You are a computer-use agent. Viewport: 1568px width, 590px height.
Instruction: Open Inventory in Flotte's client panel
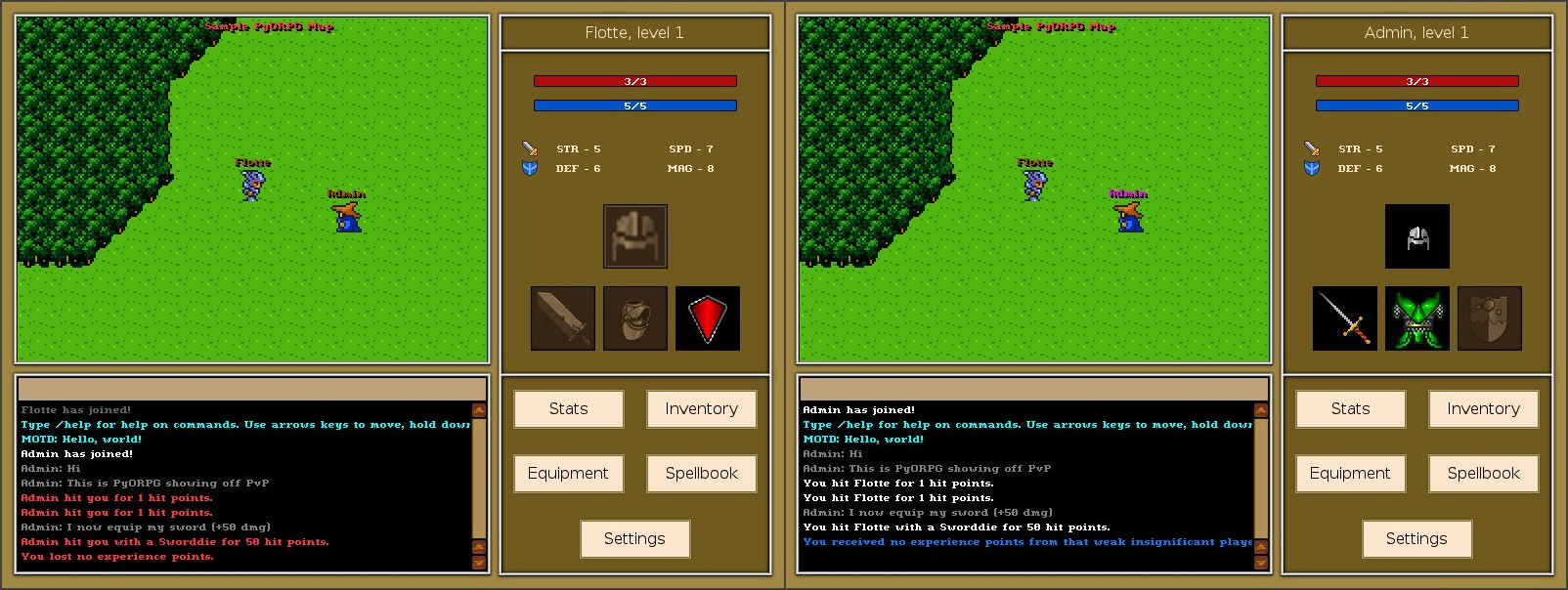701,409
